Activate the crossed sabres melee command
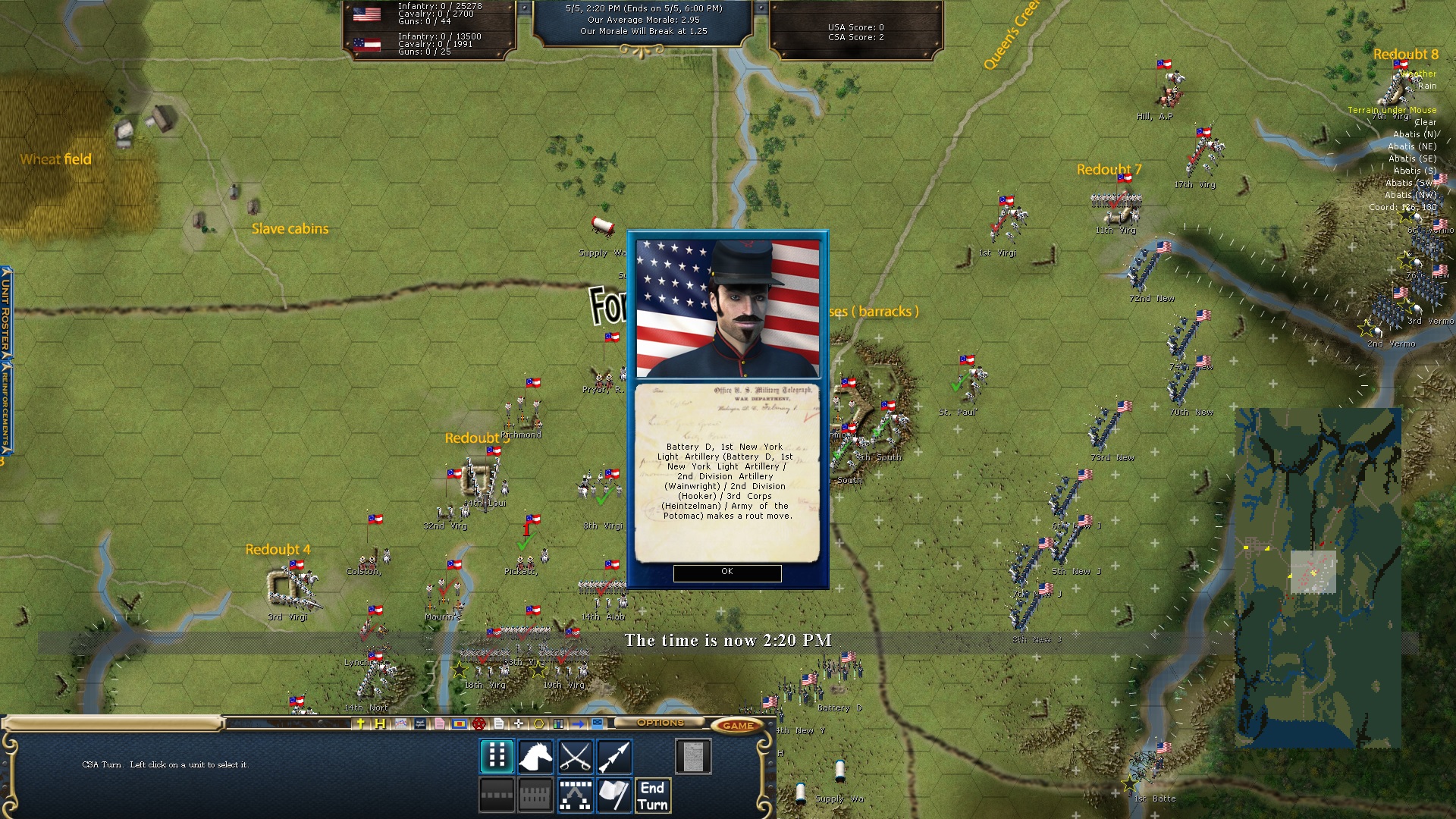The height and width of the screenshot is (819, 1456). pos(575,756)
